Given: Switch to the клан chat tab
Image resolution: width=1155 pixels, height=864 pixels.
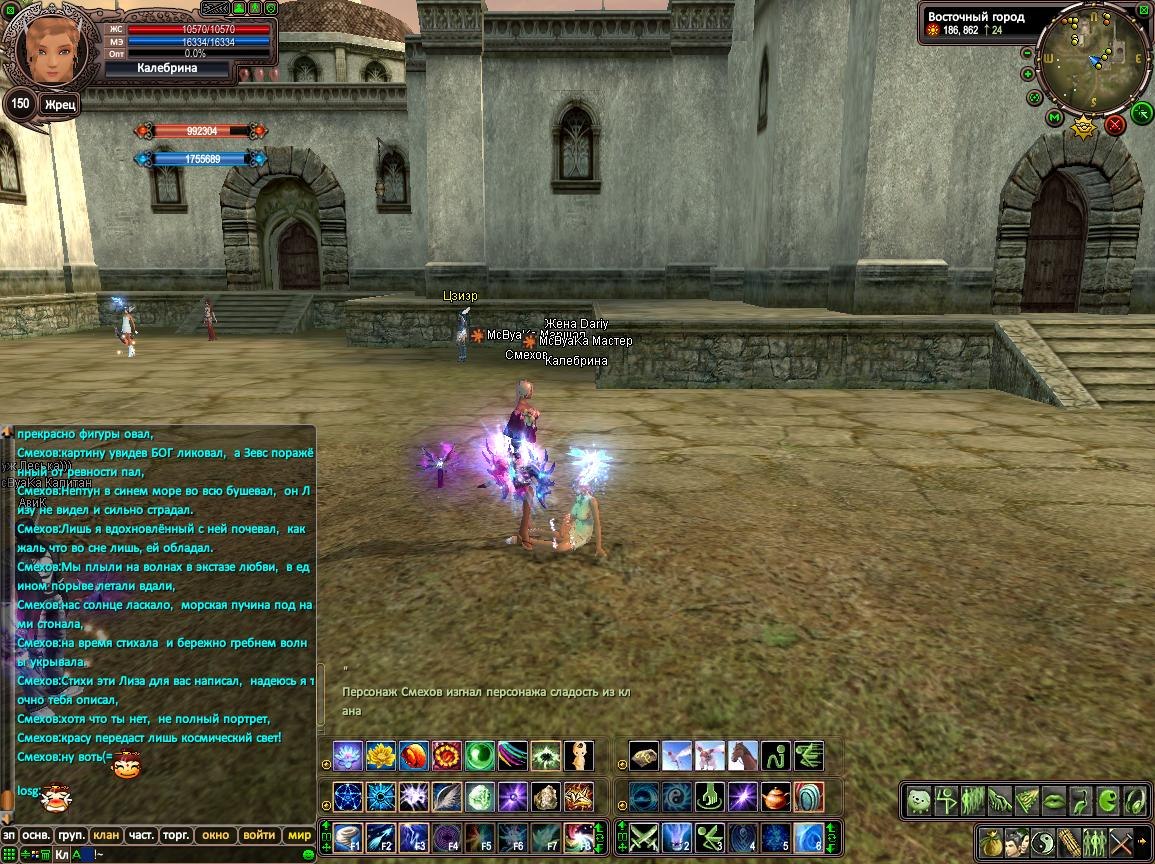Looking at the screenshot, I should click(x=105, y=835).
